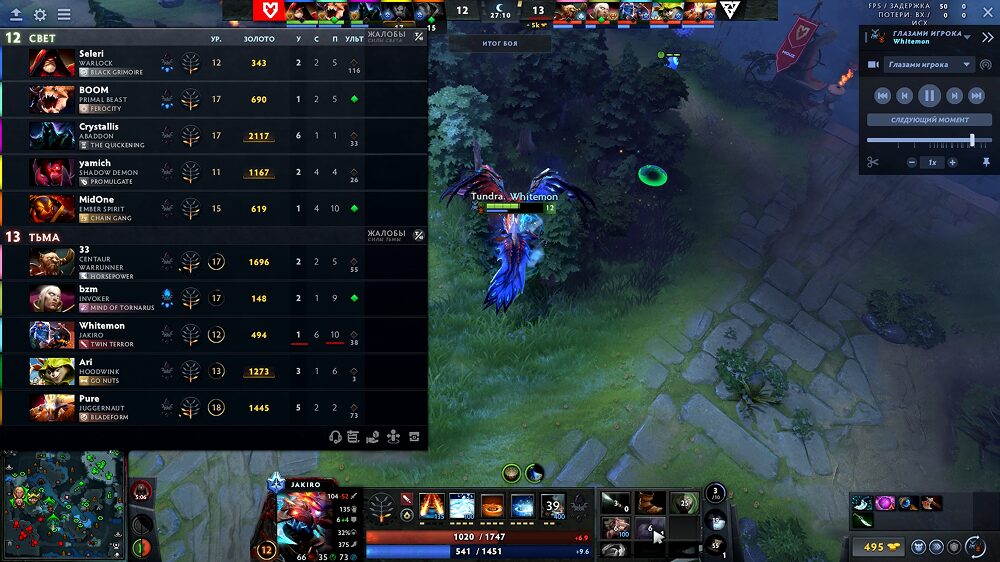This screenshot has height=562, width=1000.
Task: Pause the replay playback
Action: click(x=930, y=96)
